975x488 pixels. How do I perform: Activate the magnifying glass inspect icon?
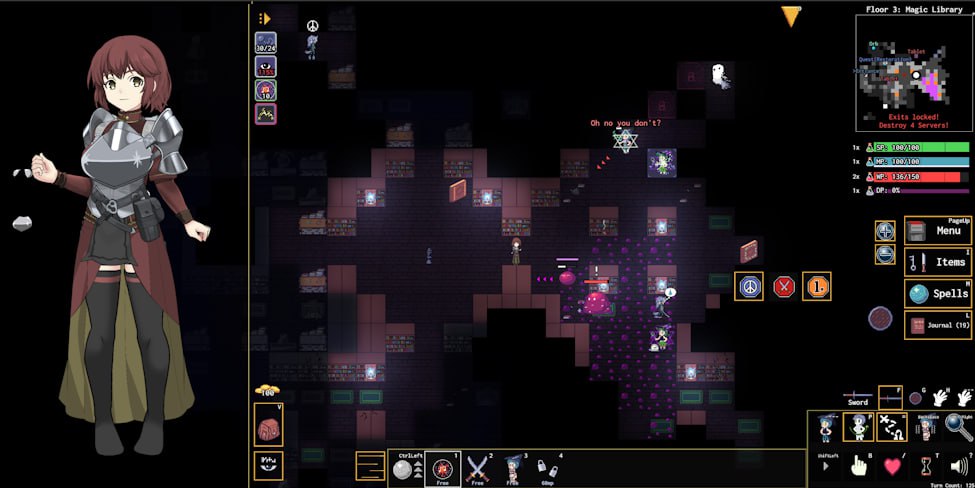coord(958,427)
